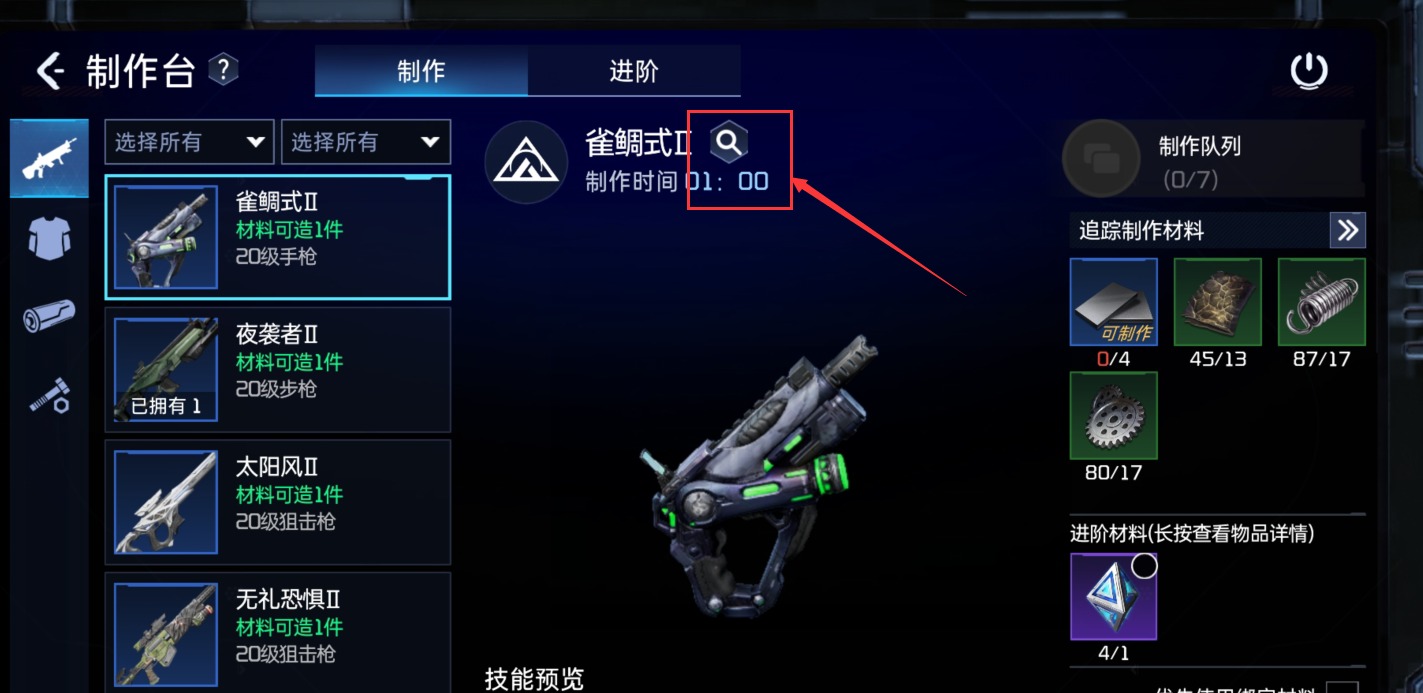Viewport: 1423px width, 693px height.
Task: Click the power button icon
Action: (1308, 72)
